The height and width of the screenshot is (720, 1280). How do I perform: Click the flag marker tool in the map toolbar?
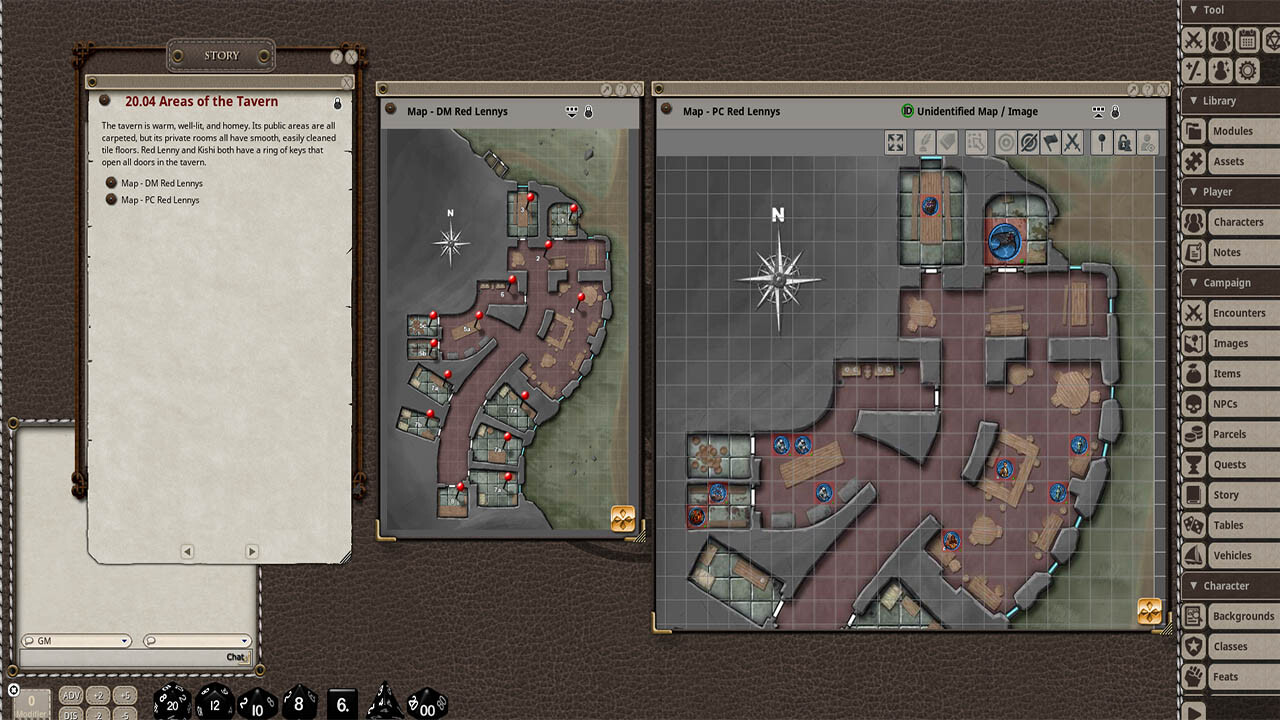point(1053,142)
